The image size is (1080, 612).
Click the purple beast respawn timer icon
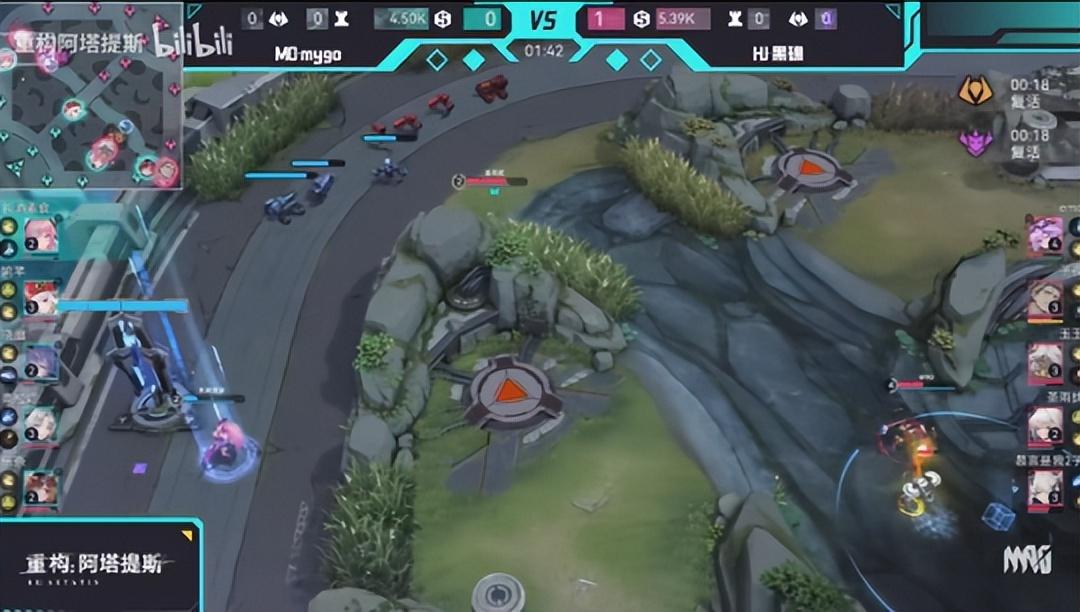pos(975,142)
